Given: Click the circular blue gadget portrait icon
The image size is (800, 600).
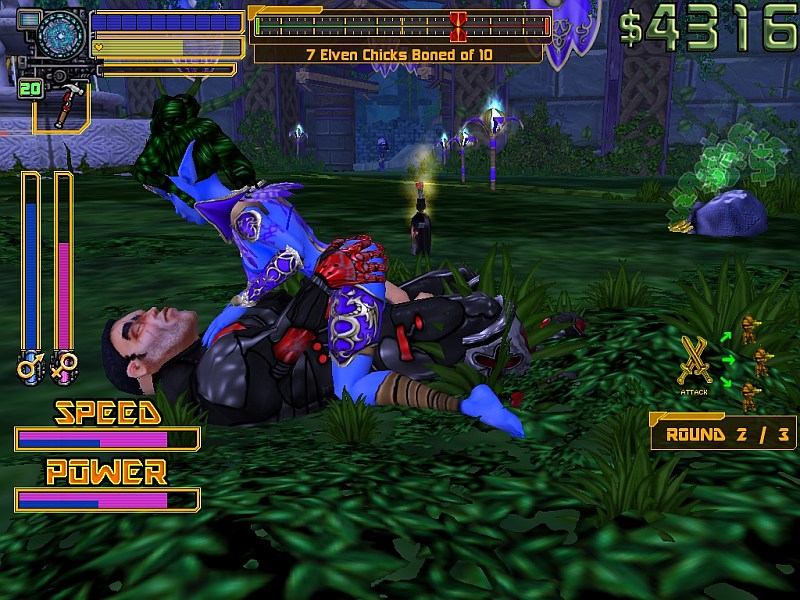Looking at the screenshot, I should pos(62,36).
